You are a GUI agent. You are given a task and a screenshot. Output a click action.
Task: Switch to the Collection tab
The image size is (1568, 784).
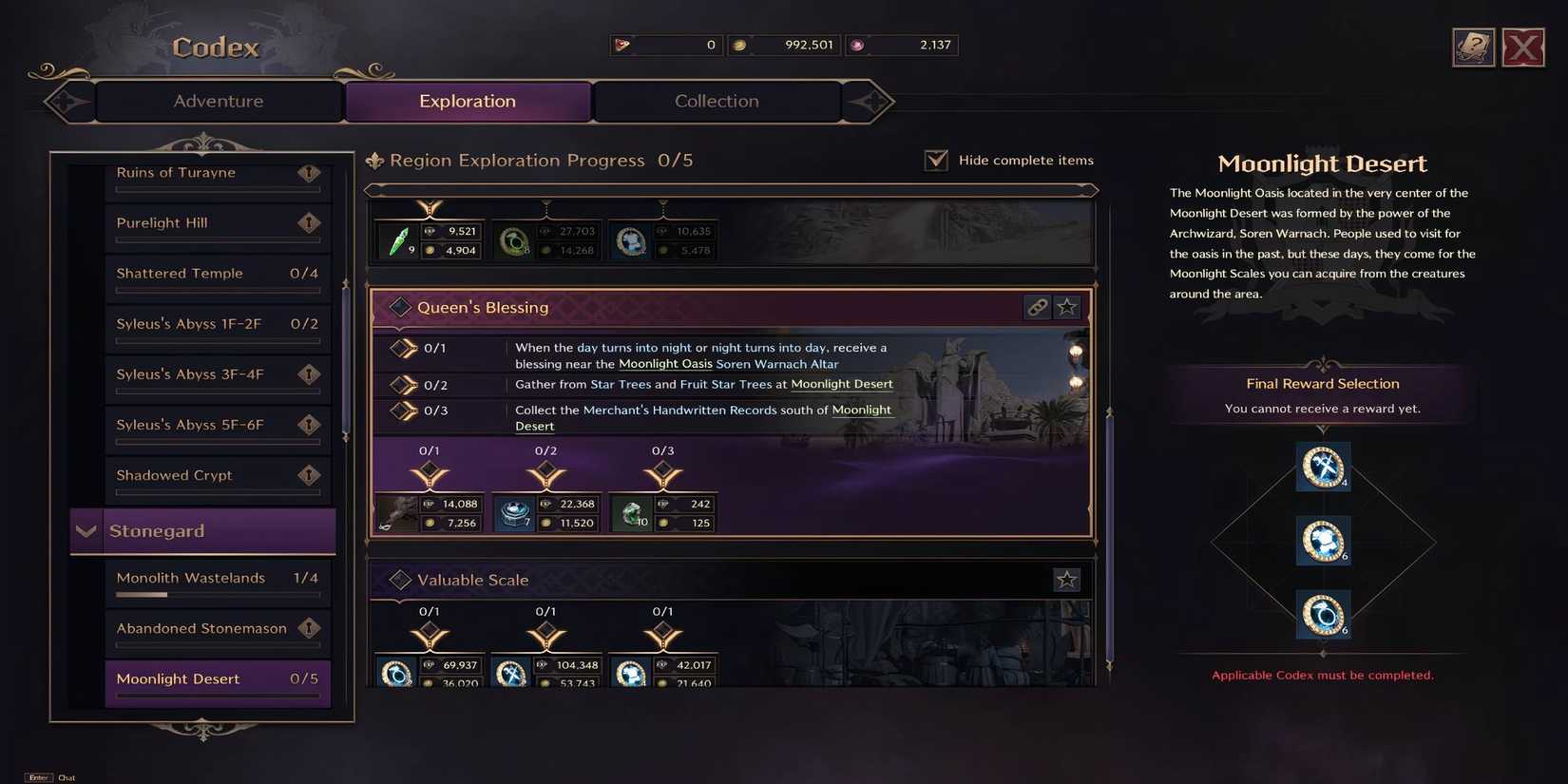[x=717, y=101]
